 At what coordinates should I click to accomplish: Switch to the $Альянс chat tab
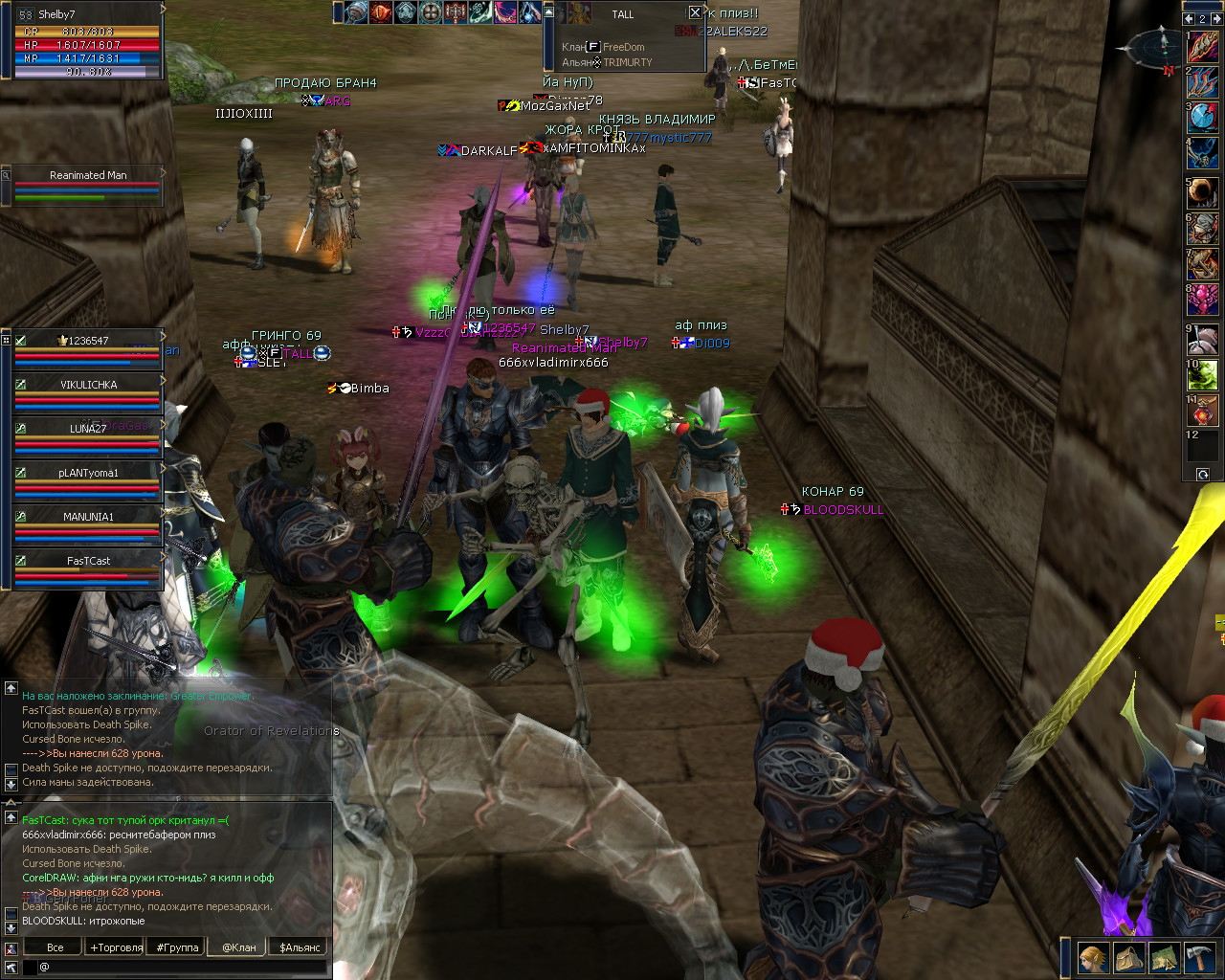coord(301,947)
